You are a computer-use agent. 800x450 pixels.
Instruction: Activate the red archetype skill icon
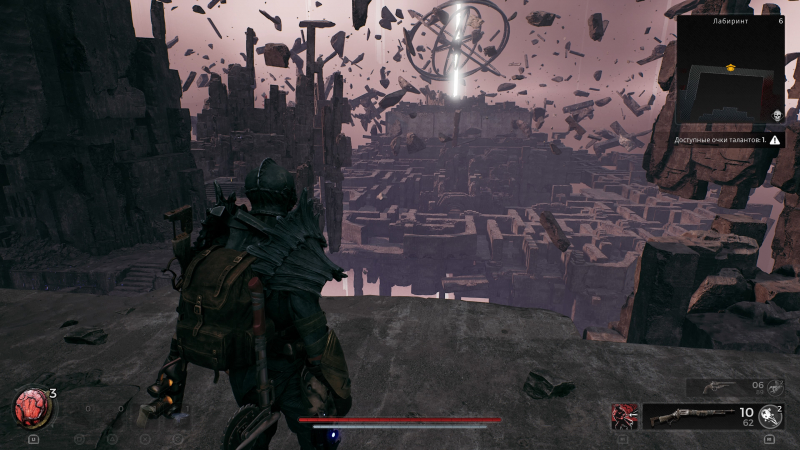pos(625,415)
